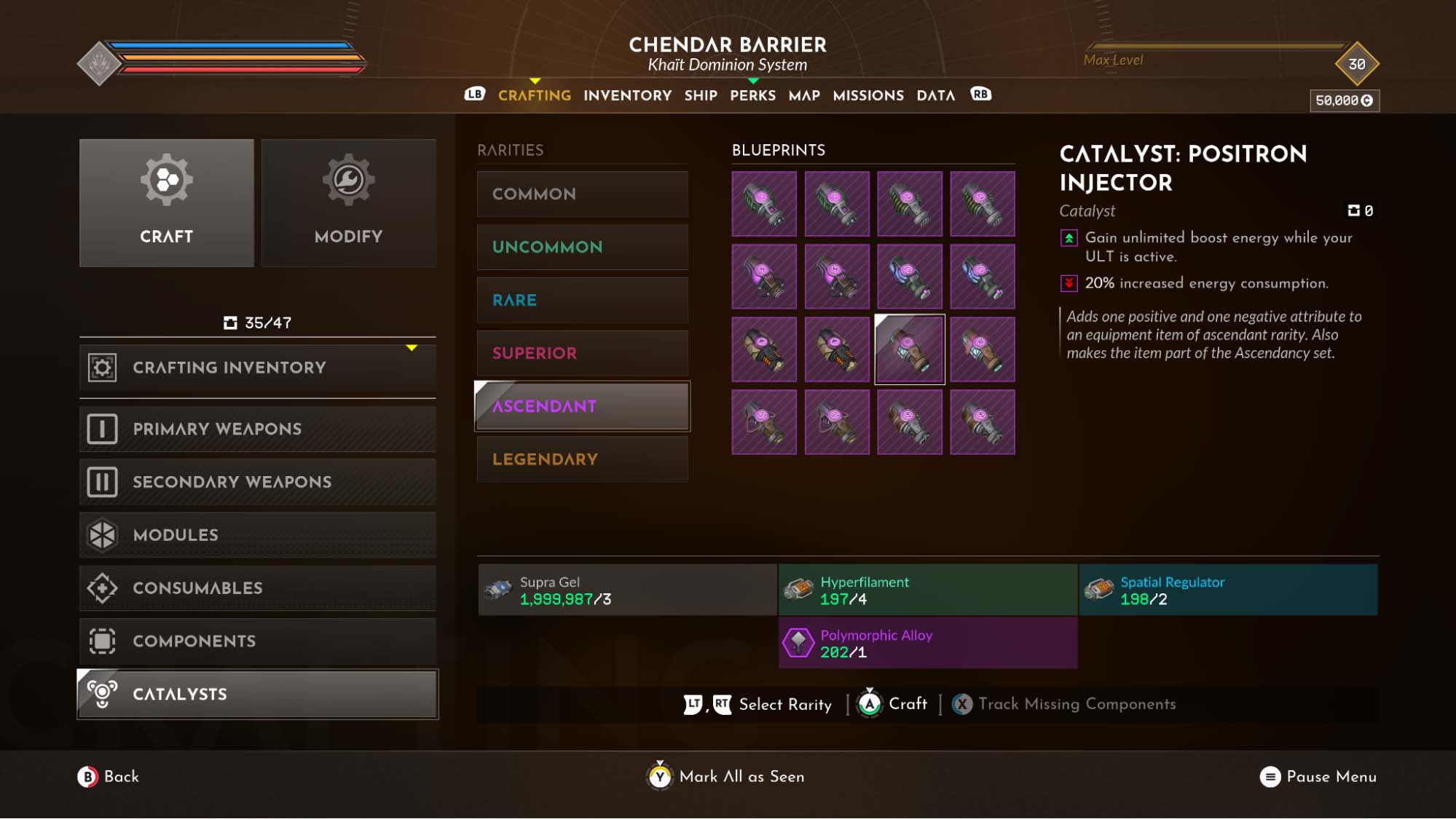The width and height of the screenshot is (1456, 819).
Task: Expand the Crafting Inventory section
Action: pos(257,368)
